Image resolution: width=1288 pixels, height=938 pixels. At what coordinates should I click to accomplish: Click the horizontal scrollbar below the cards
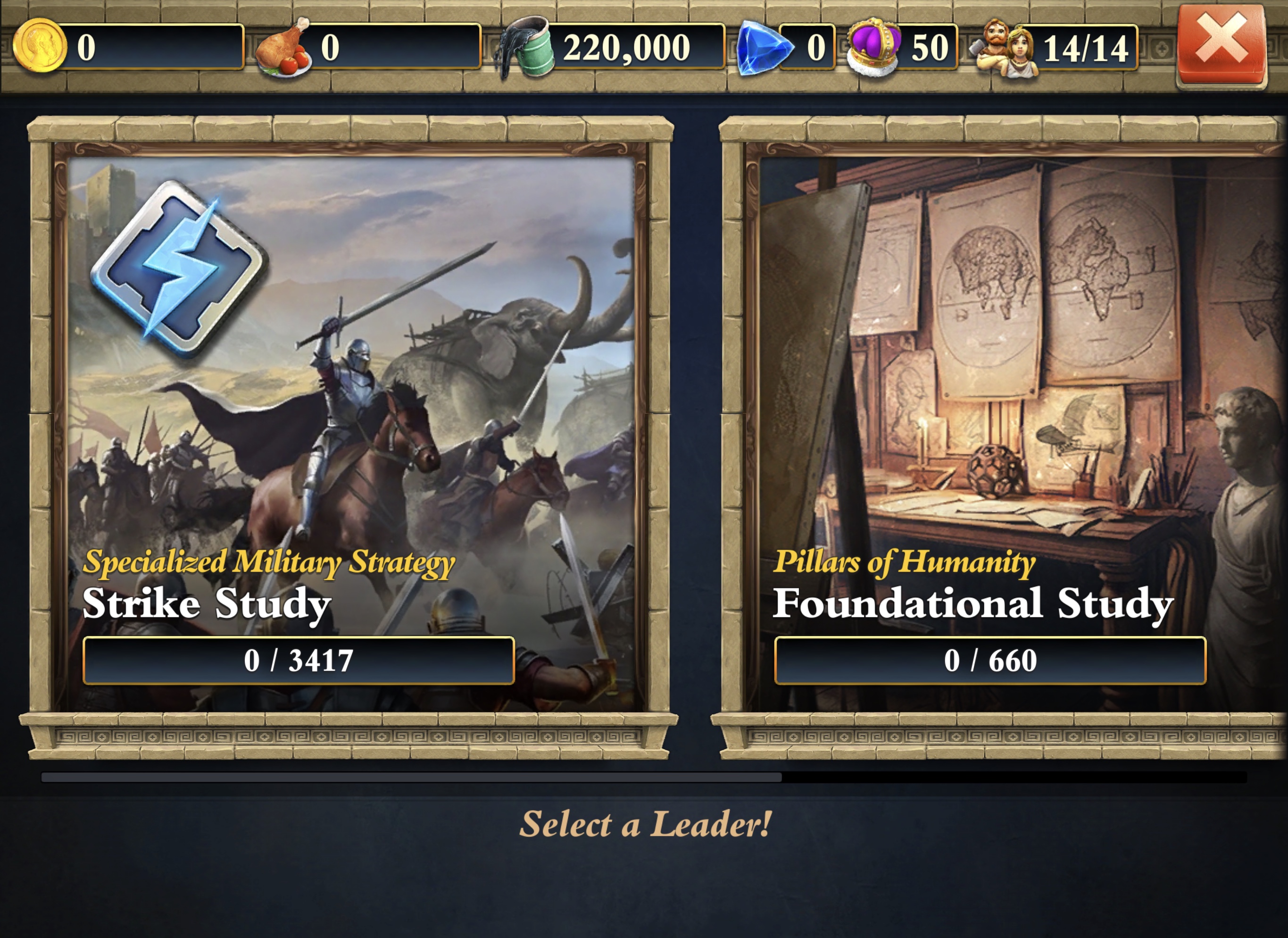pos(411,777)
